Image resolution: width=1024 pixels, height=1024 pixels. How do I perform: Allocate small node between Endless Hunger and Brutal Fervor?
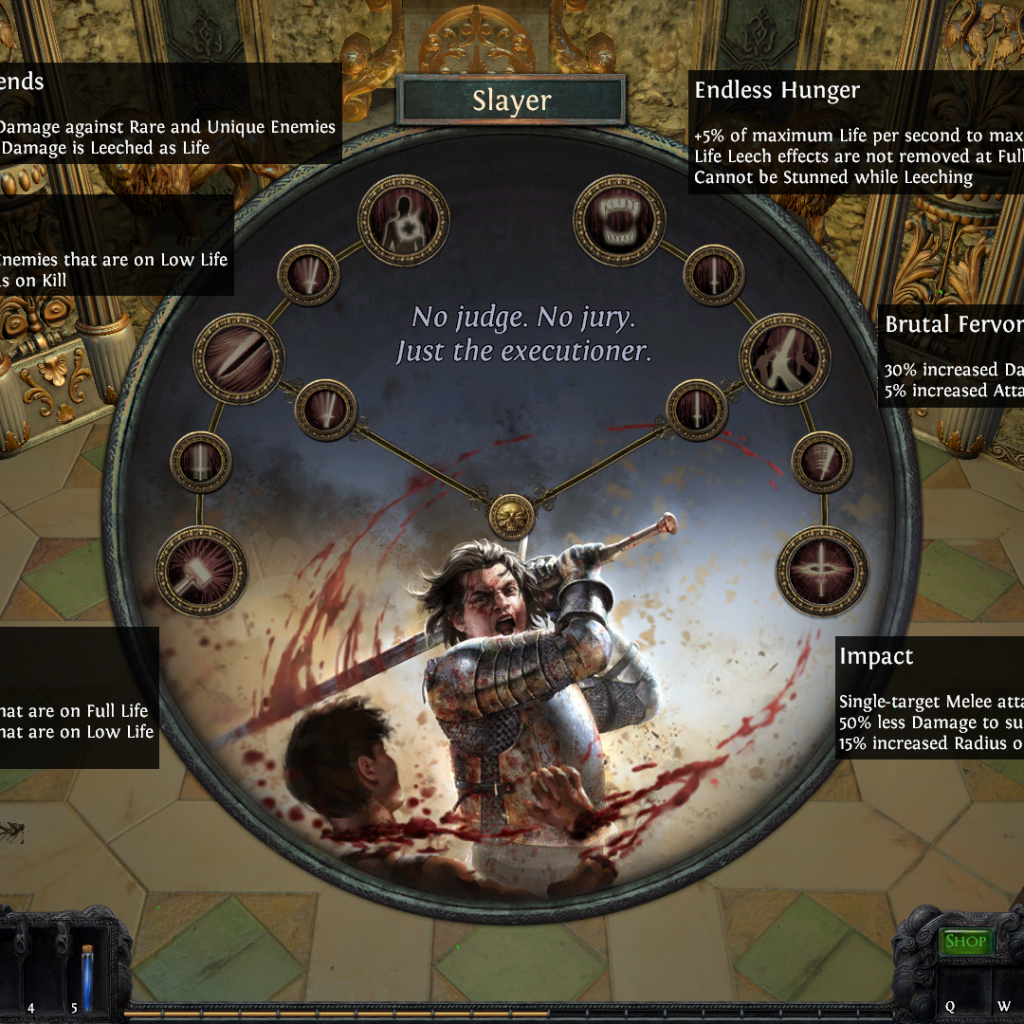click(714, 275)
